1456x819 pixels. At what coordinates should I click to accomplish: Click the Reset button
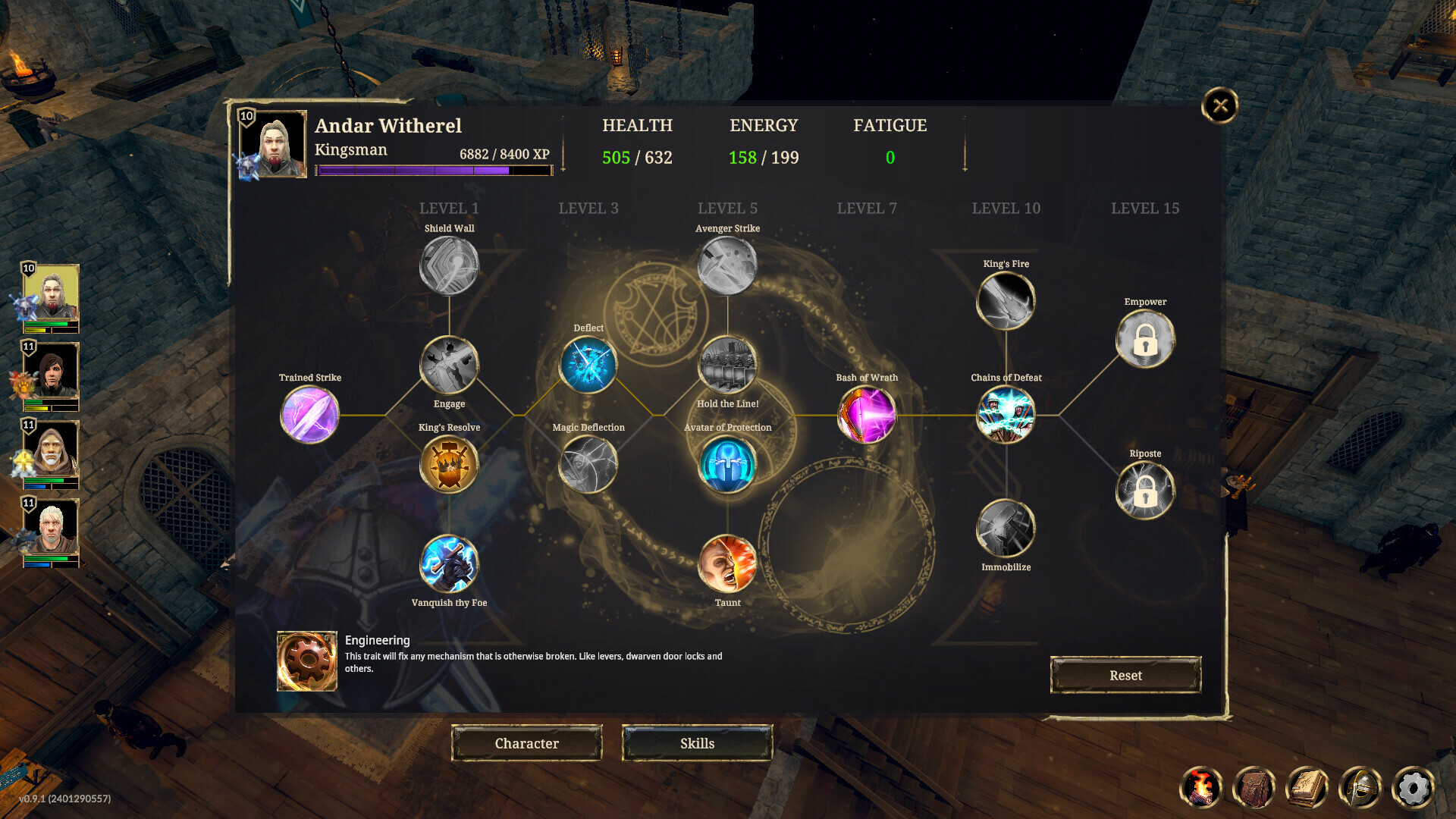[x=1125, y=675]
